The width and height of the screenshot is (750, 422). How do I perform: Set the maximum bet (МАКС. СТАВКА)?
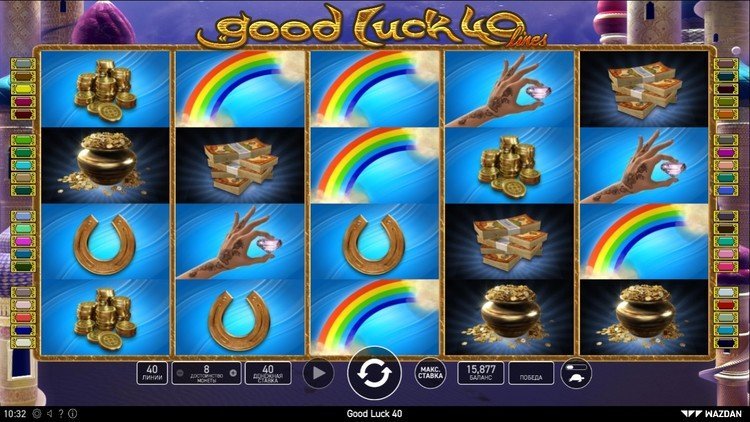click(x=430, y=374)
